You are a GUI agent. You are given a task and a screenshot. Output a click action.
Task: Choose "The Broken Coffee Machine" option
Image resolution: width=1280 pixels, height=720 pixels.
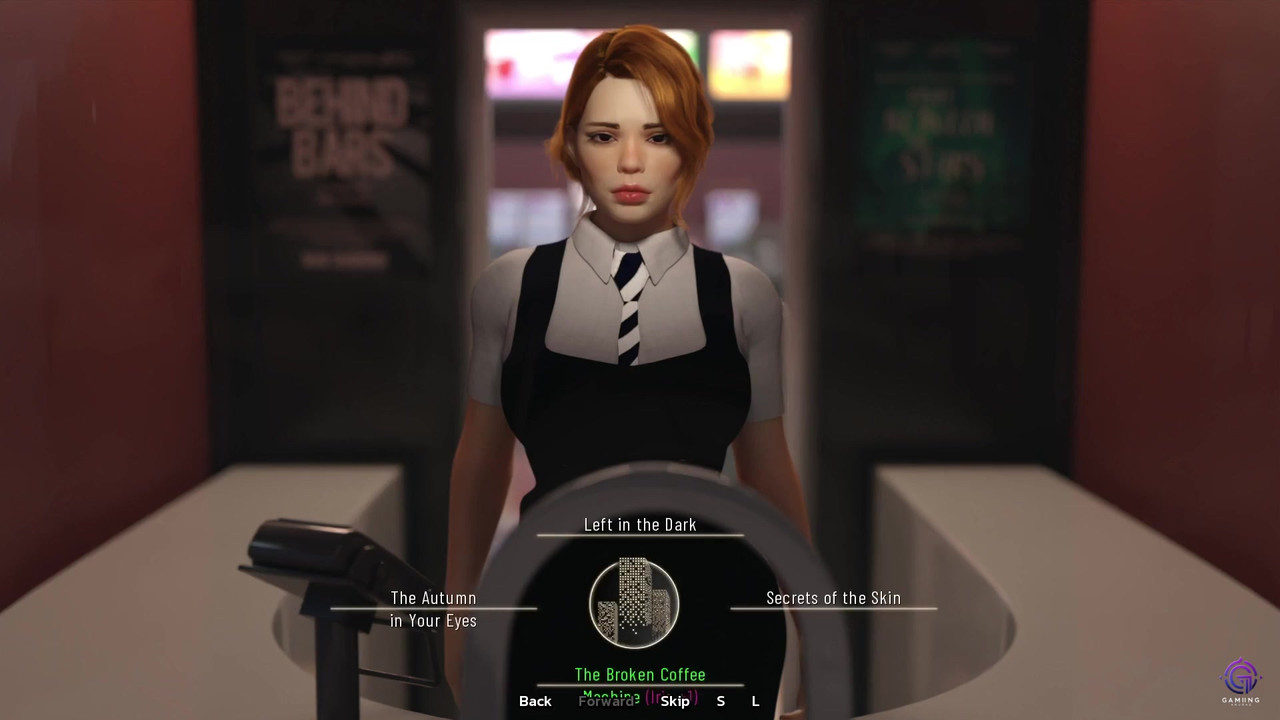tap(640, 675)
